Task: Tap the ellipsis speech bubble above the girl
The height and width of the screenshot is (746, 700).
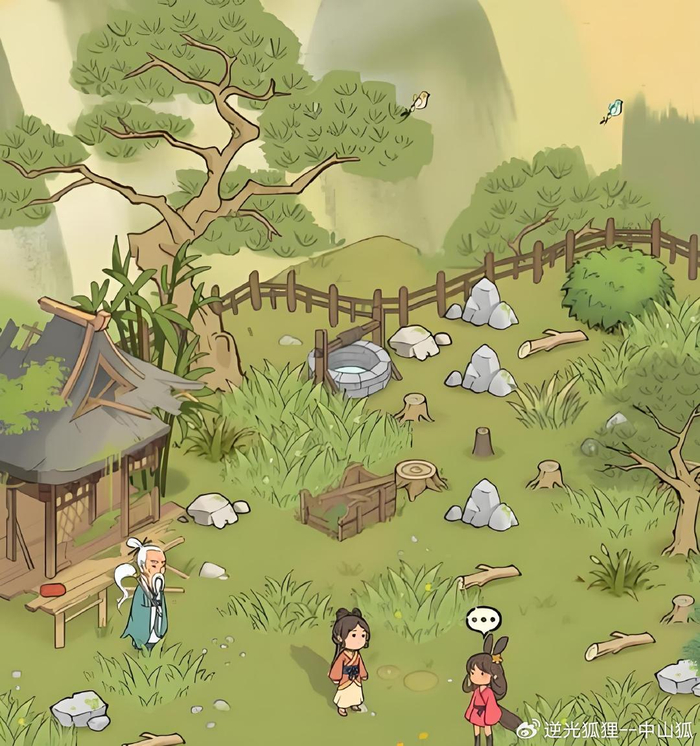Action: 482,620
